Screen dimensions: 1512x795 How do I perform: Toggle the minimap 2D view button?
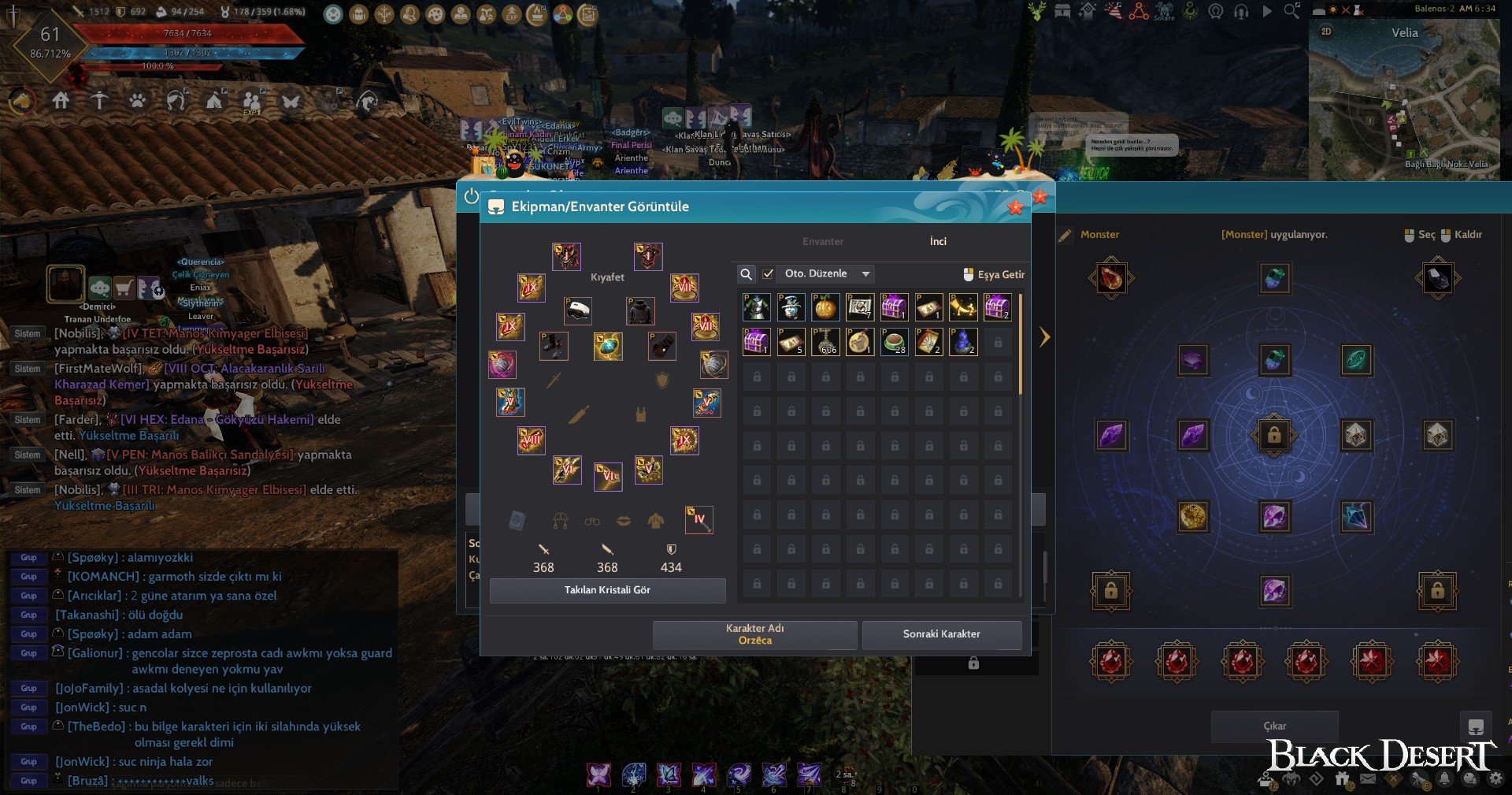pyautogui.click(x=1326, y=32)
